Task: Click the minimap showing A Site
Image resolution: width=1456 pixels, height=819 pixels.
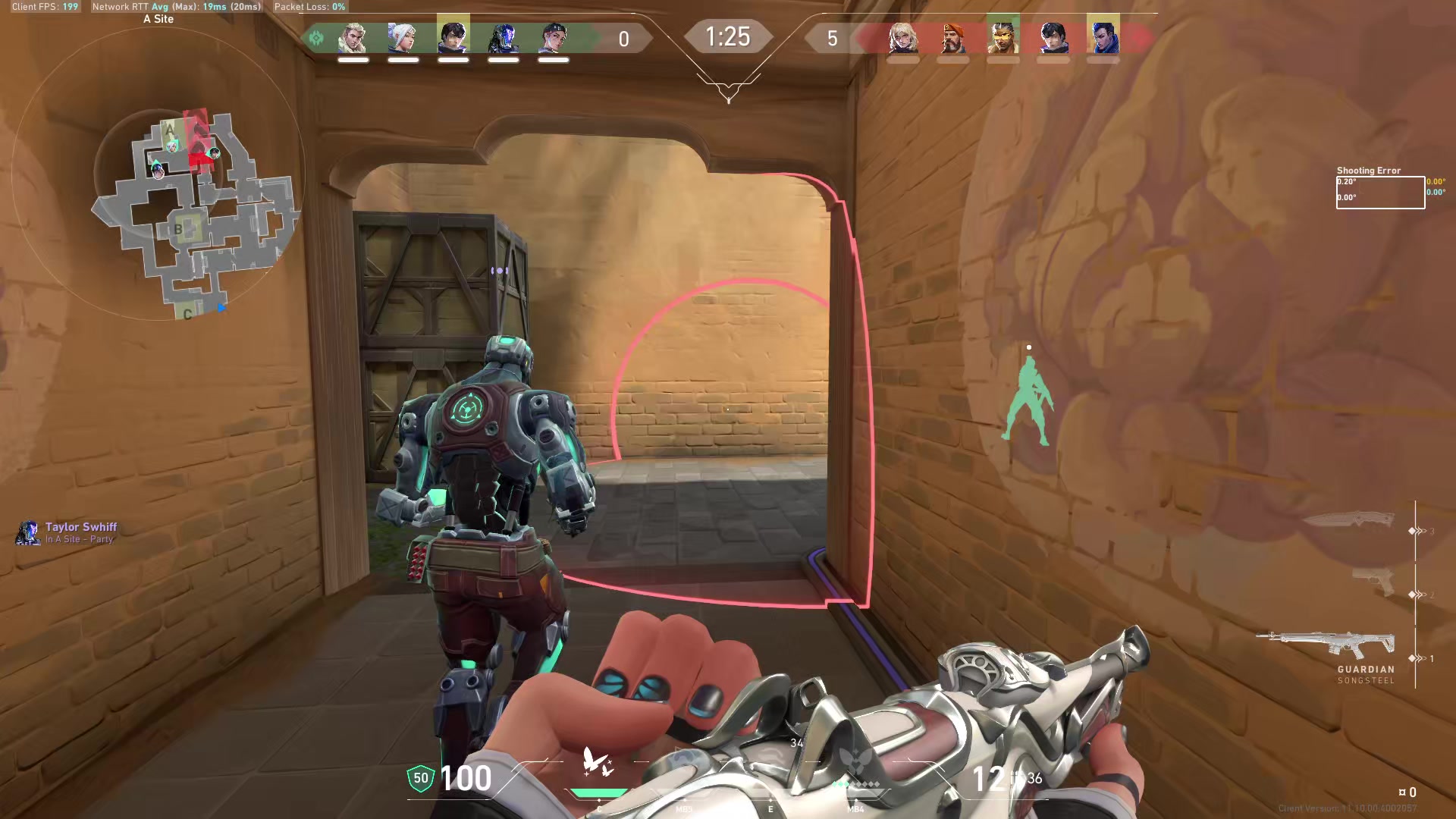Action: click(193, 212)
